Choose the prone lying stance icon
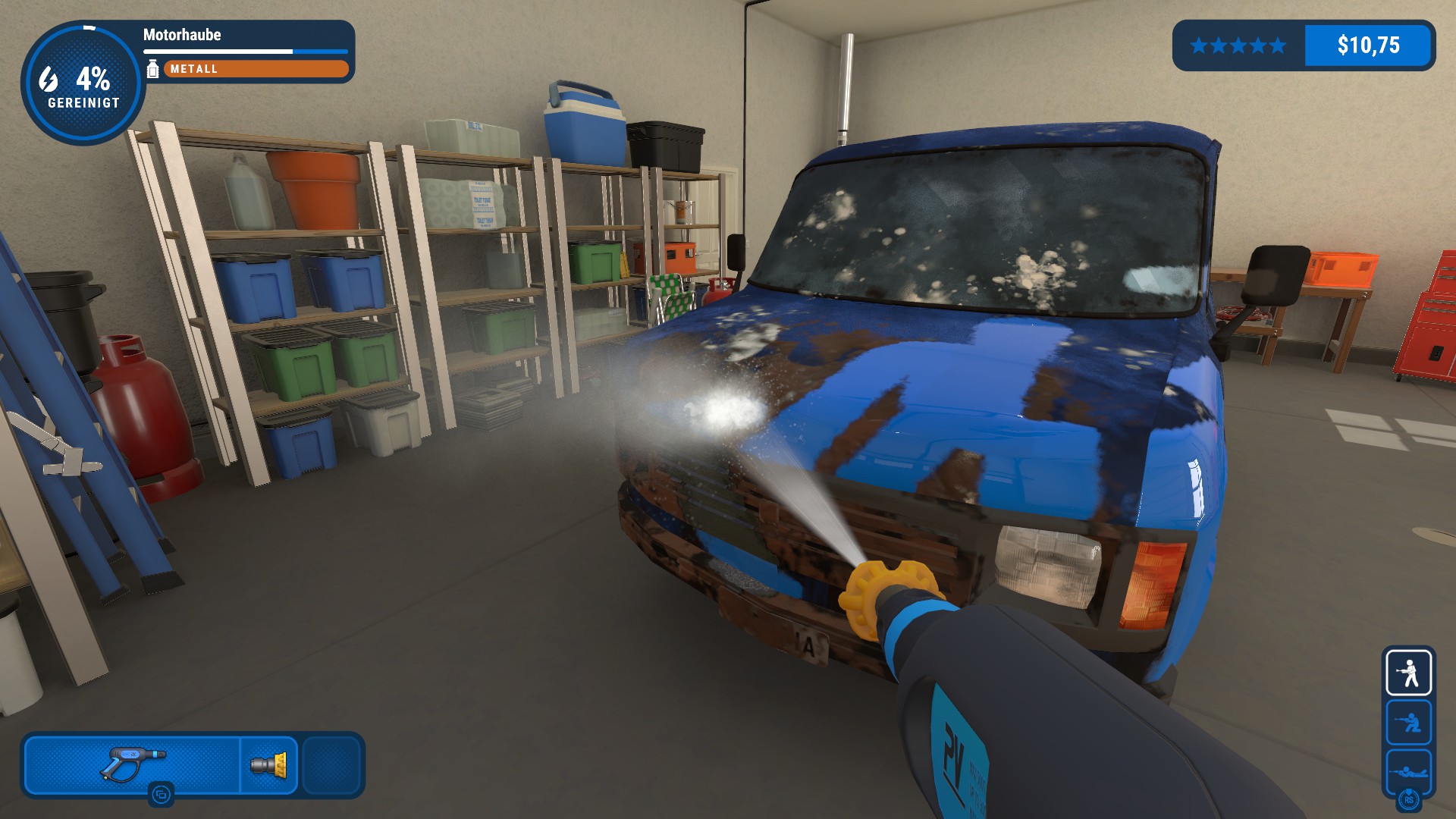Image resolution: width=1456 pixels, height=819 pixels. 1408,771
